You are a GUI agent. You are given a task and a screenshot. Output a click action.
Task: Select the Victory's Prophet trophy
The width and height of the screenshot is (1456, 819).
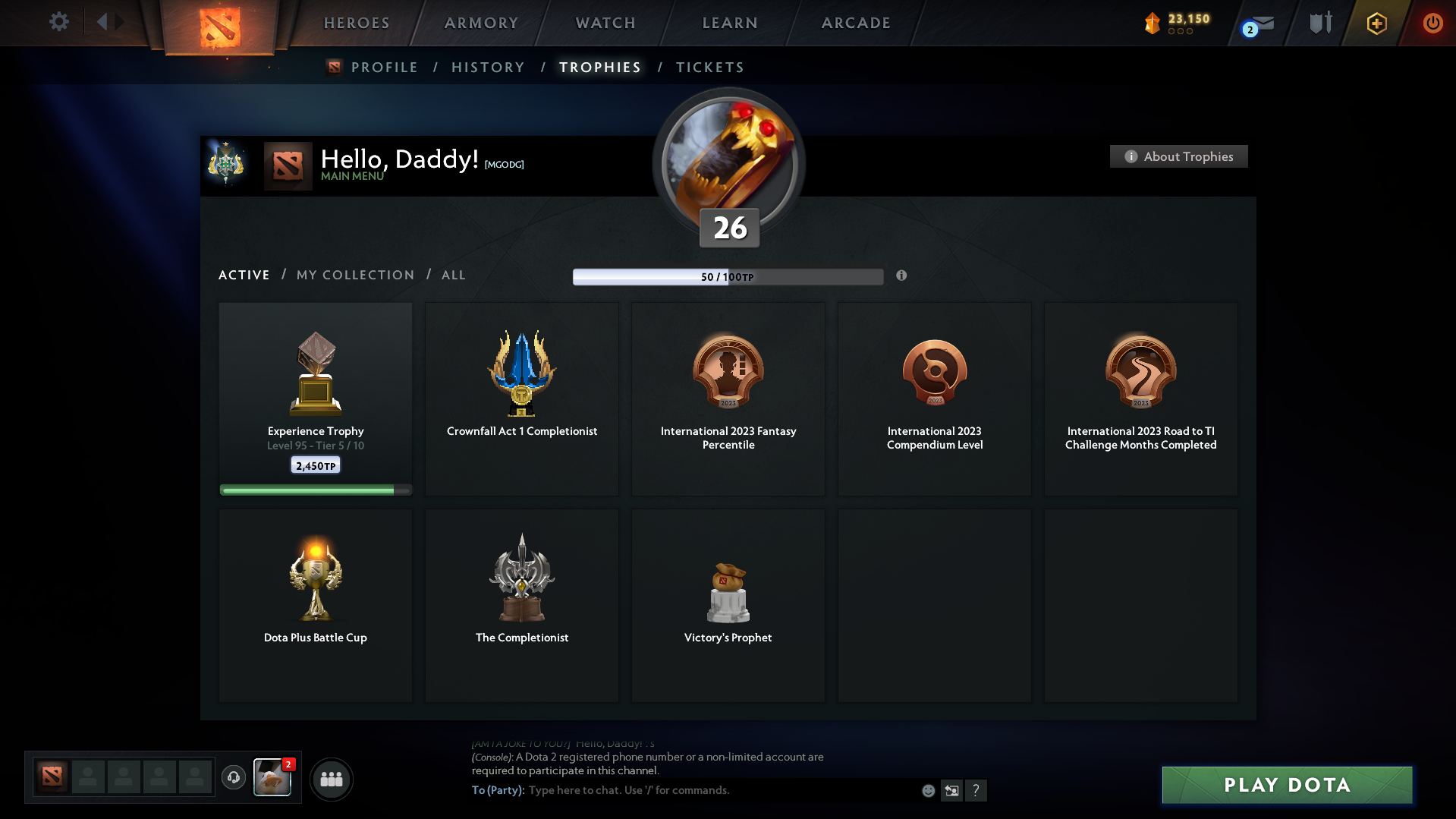(x=728, y=605)
